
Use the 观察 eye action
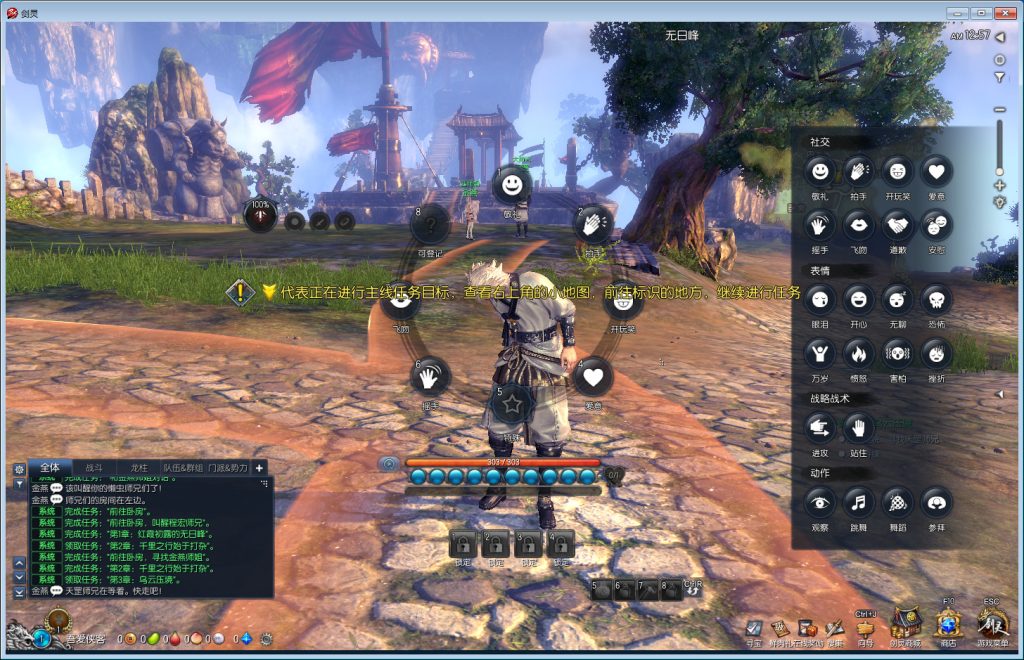pos(820,502)
